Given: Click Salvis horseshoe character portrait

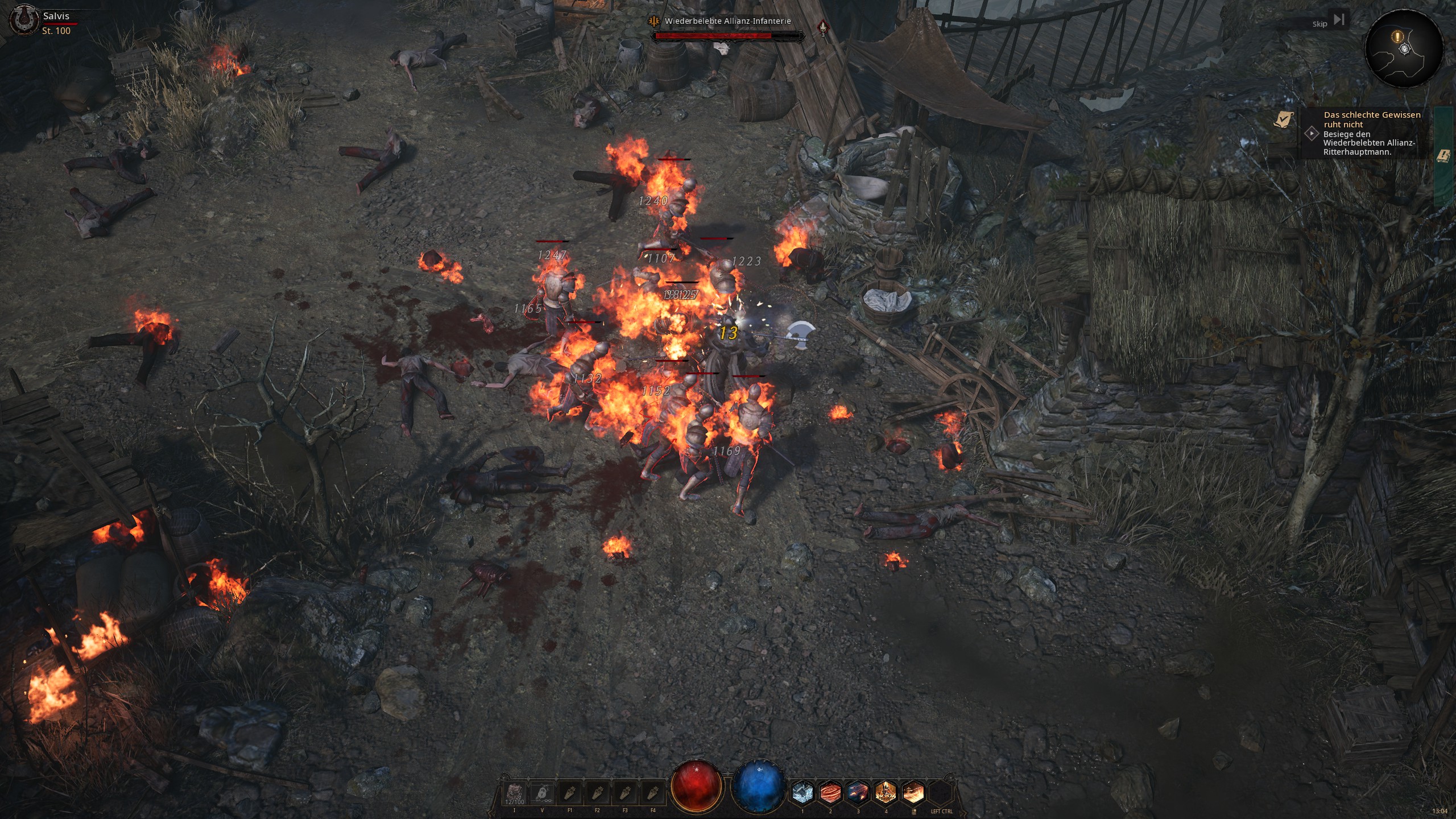Looking at the screenshot, I should click(24, 22).
